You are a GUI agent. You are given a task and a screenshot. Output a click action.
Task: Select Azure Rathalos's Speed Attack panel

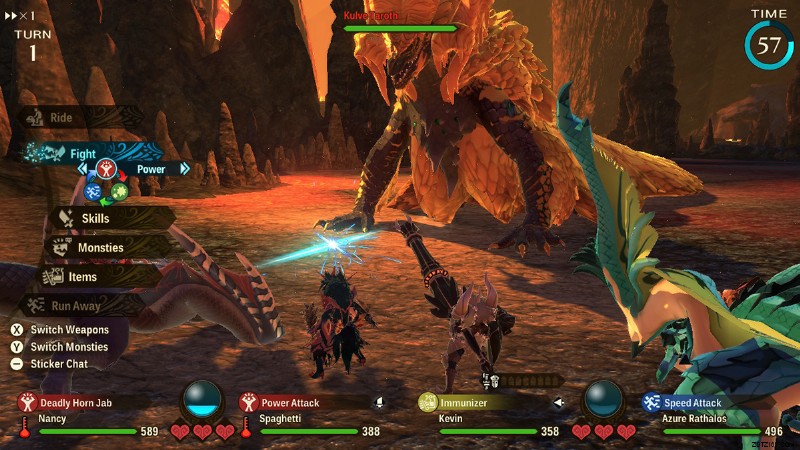700,403
